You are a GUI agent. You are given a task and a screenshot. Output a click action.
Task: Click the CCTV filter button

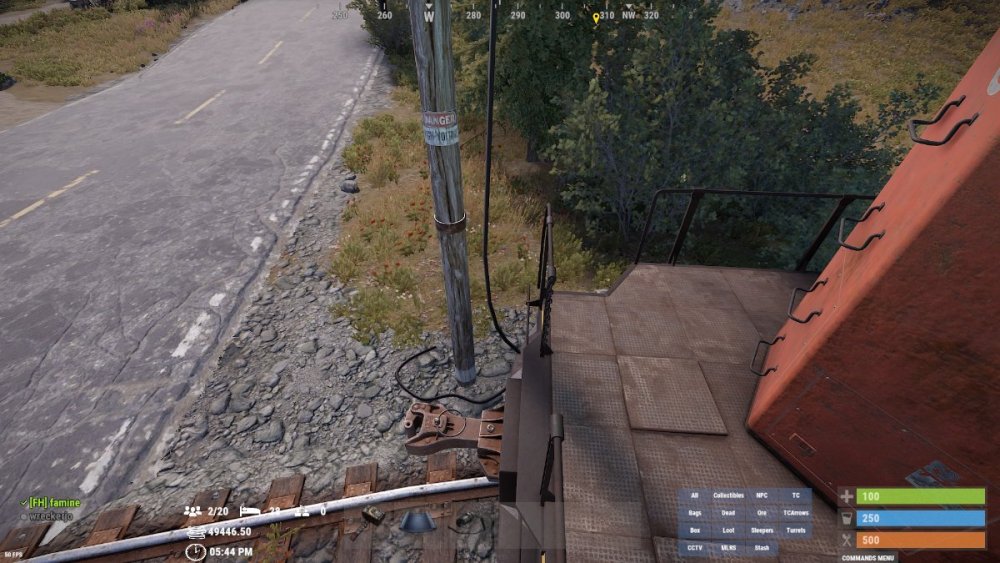pyautogui.click(x=695, y=548)
